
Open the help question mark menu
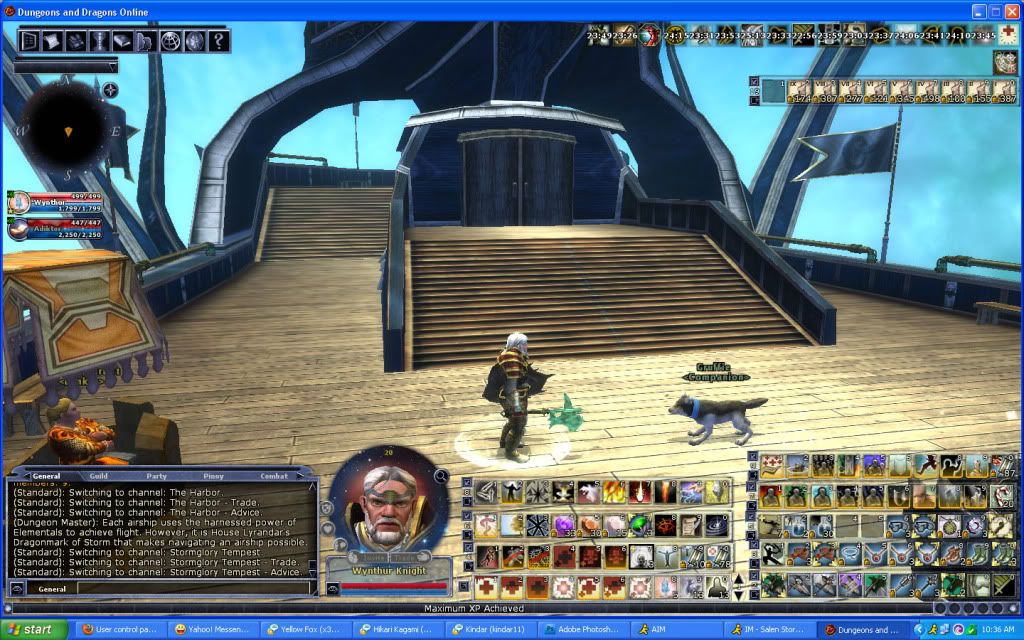click(217, 41)
